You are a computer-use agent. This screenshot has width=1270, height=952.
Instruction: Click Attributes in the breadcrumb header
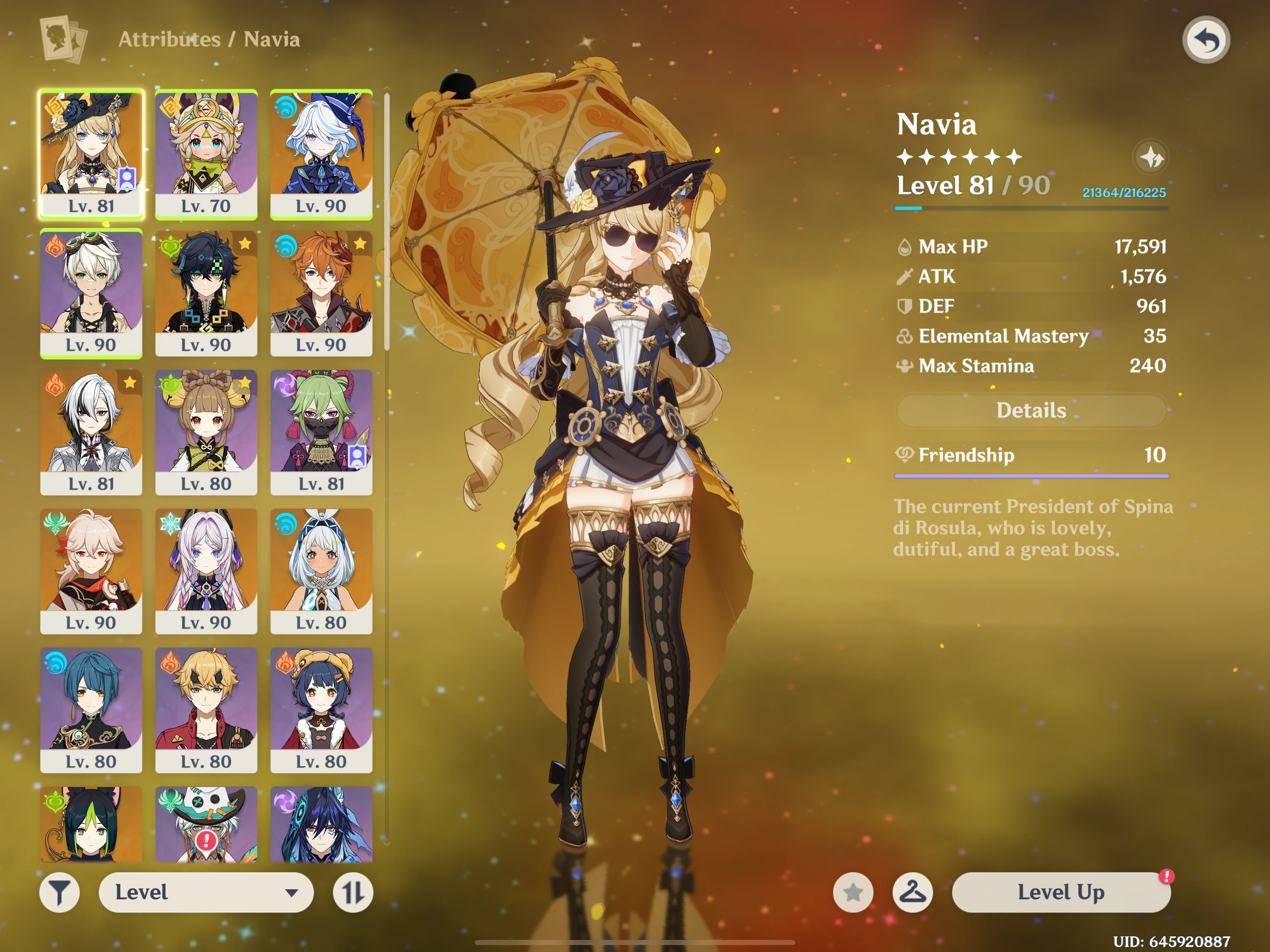coord(169,39)
